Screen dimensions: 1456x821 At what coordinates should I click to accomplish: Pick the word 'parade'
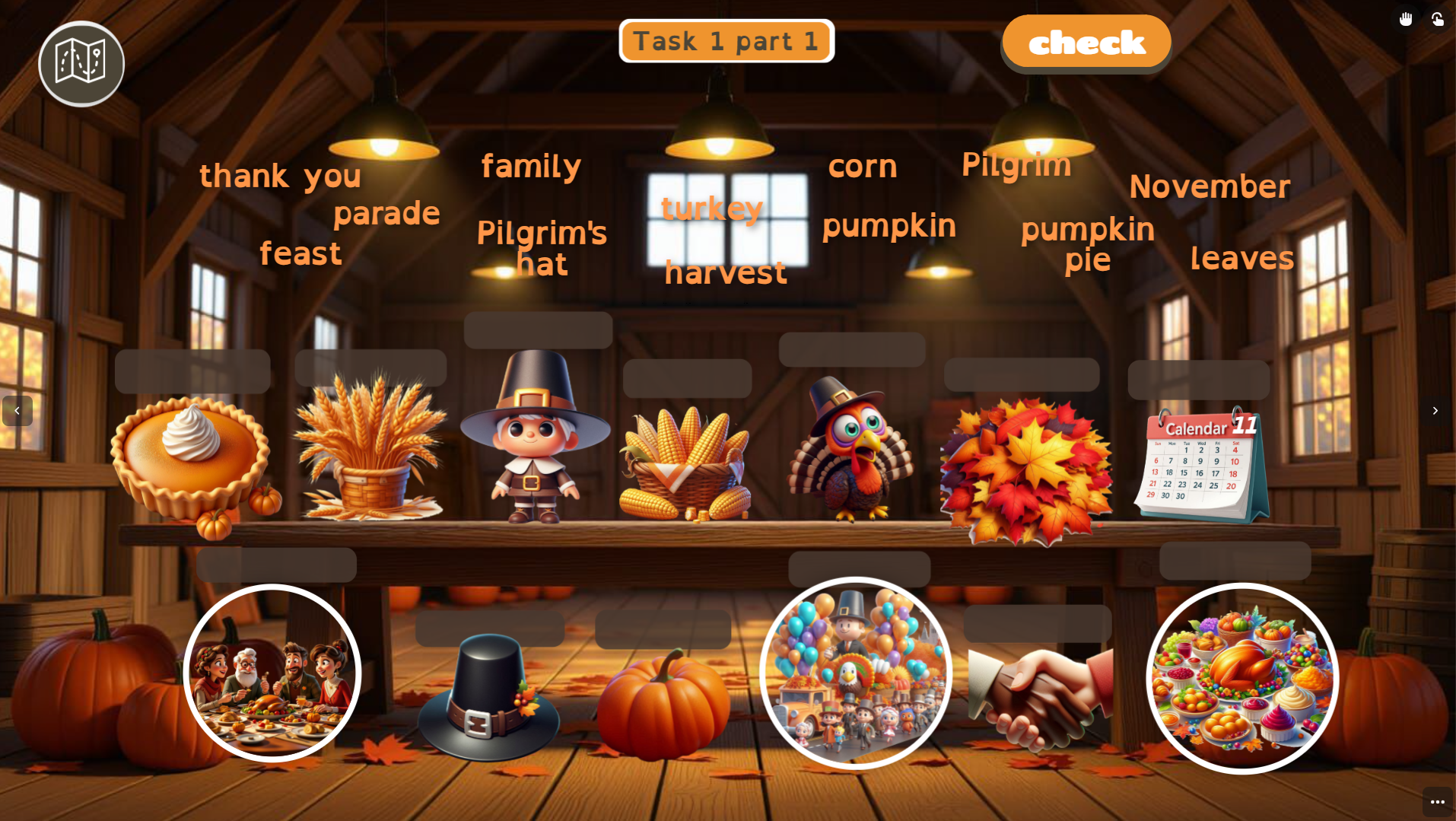[386, 213]
